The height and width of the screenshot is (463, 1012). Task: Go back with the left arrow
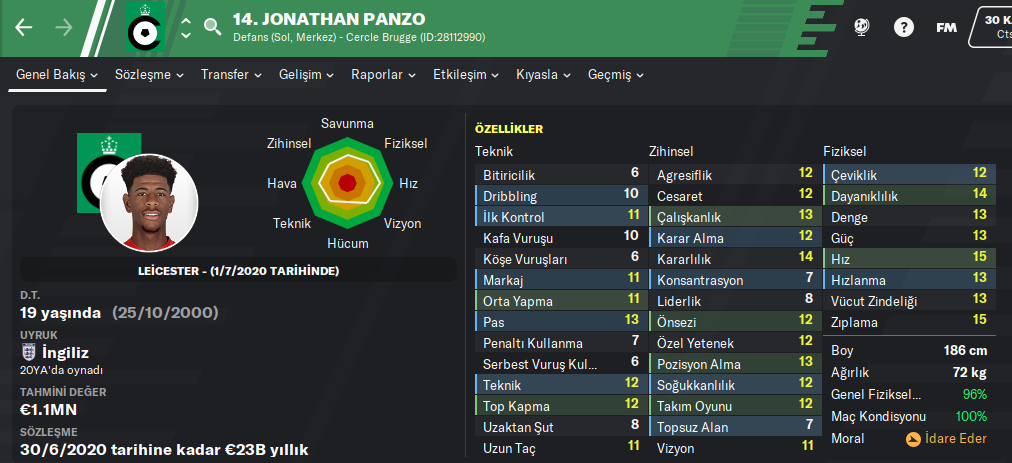click(x=24, y=27)
